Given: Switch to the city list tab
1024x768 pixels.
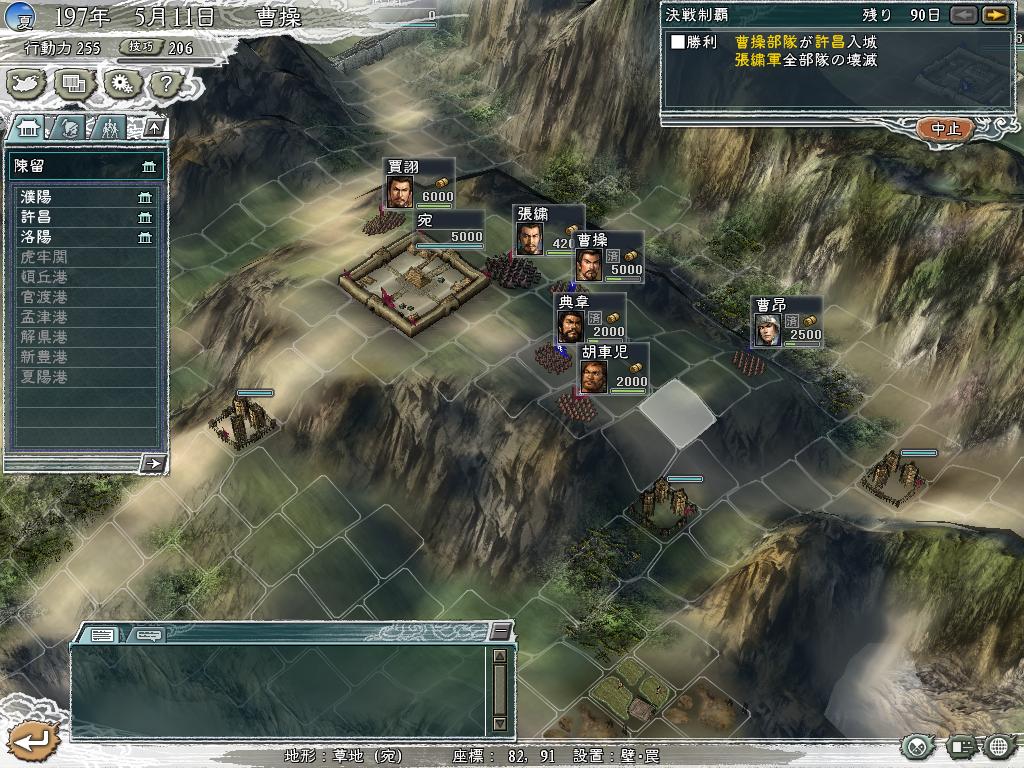Looking at the screenshot, I should tap(29, 127).
